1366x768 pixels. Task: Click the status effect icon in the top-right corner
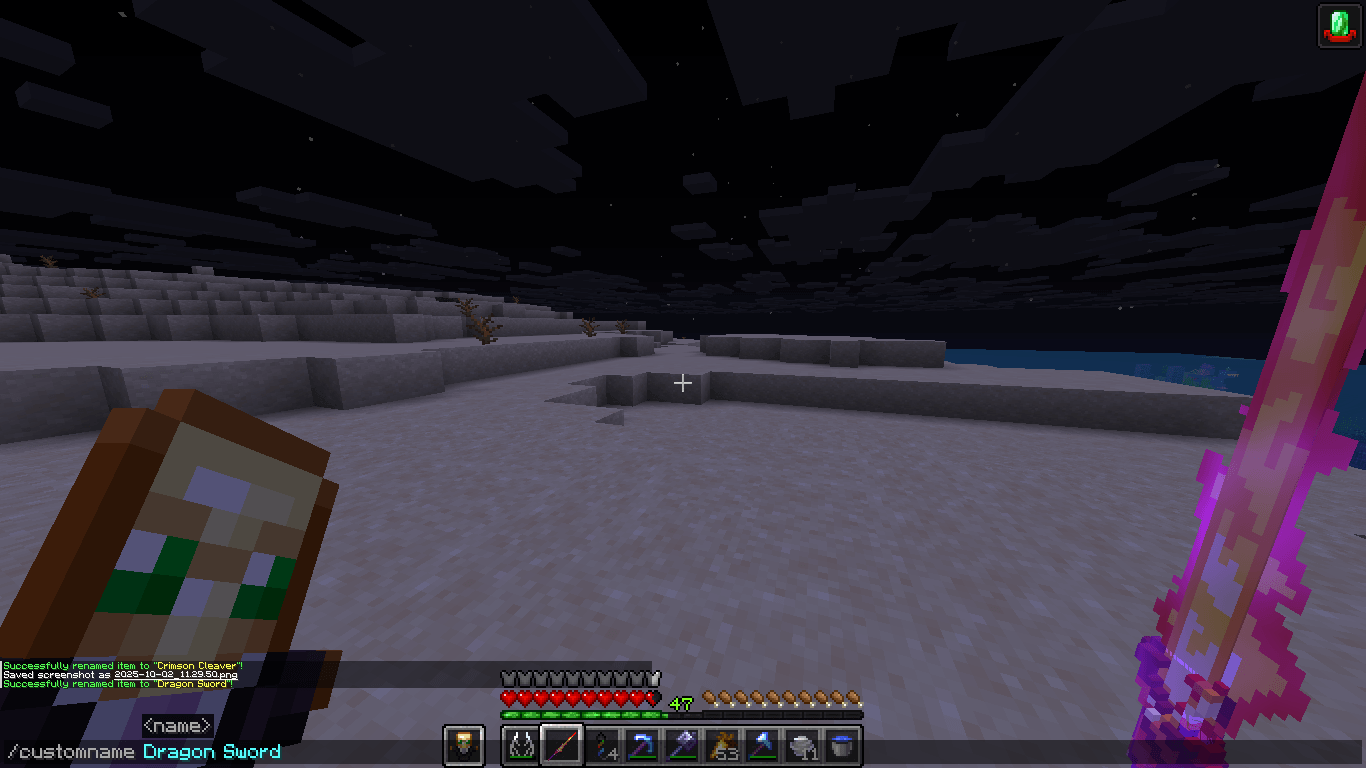[1341, 24]
